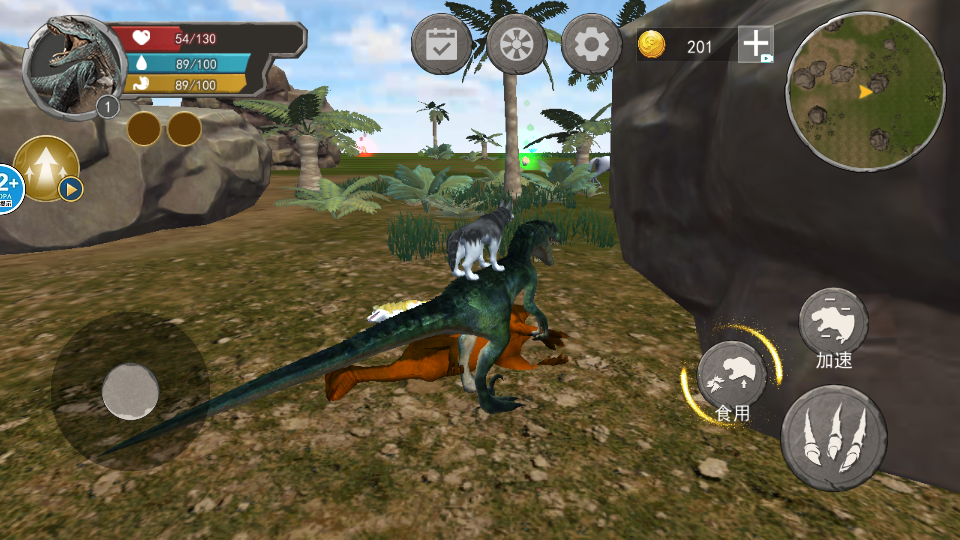Open the gear settings menu
This screenshot has height=540, width=960.
[592, 45]
